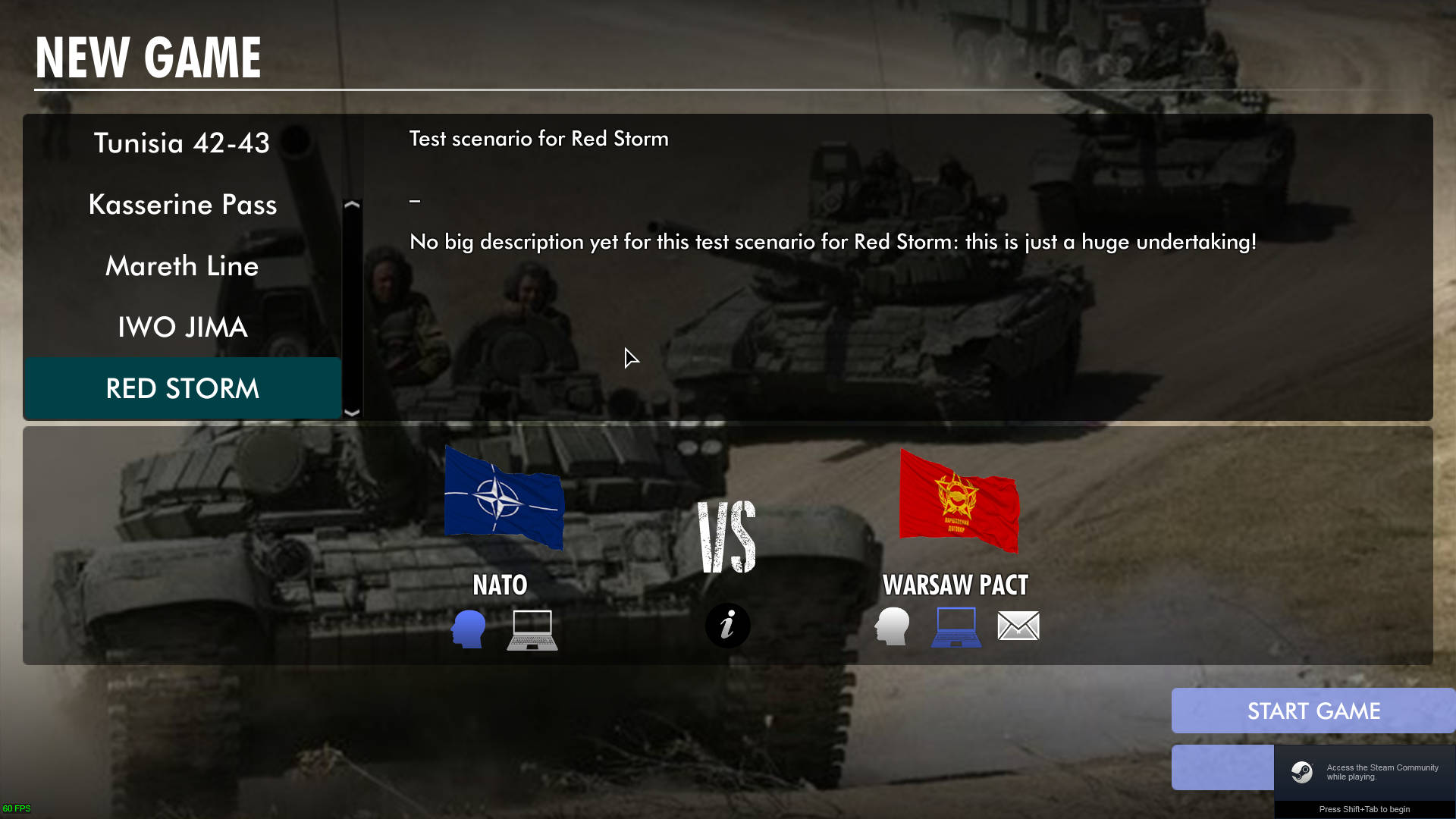Select the RED STORM scenario

(x=182, y=388)
